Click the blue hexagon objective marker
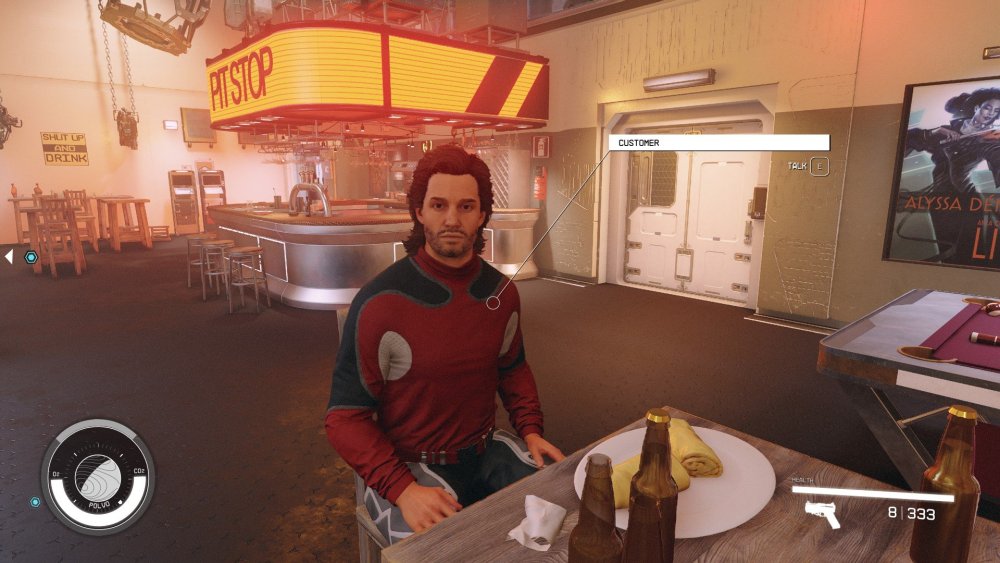1000x563 pixels. pyautogui.click(x=31, y=257)
